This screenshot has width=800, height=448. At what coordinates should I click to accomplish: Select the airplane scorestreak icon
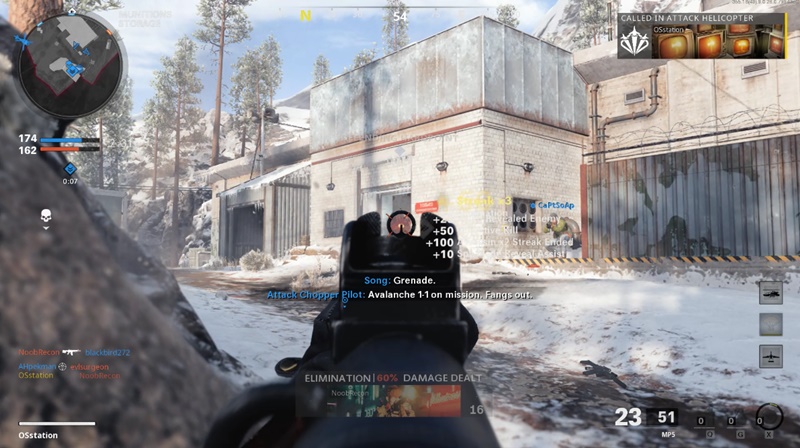(x=770, y=356)
